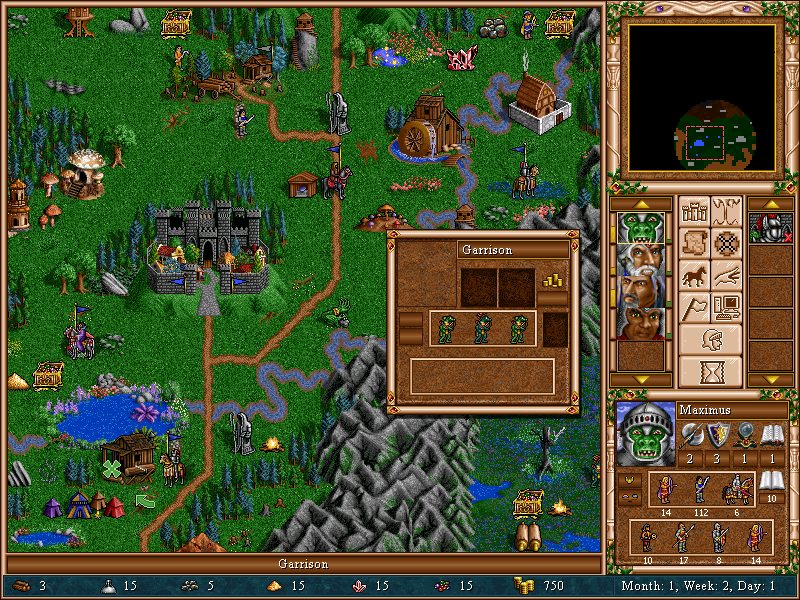
Task: Click the horse move hero button
Action: (x=694, y=274)
